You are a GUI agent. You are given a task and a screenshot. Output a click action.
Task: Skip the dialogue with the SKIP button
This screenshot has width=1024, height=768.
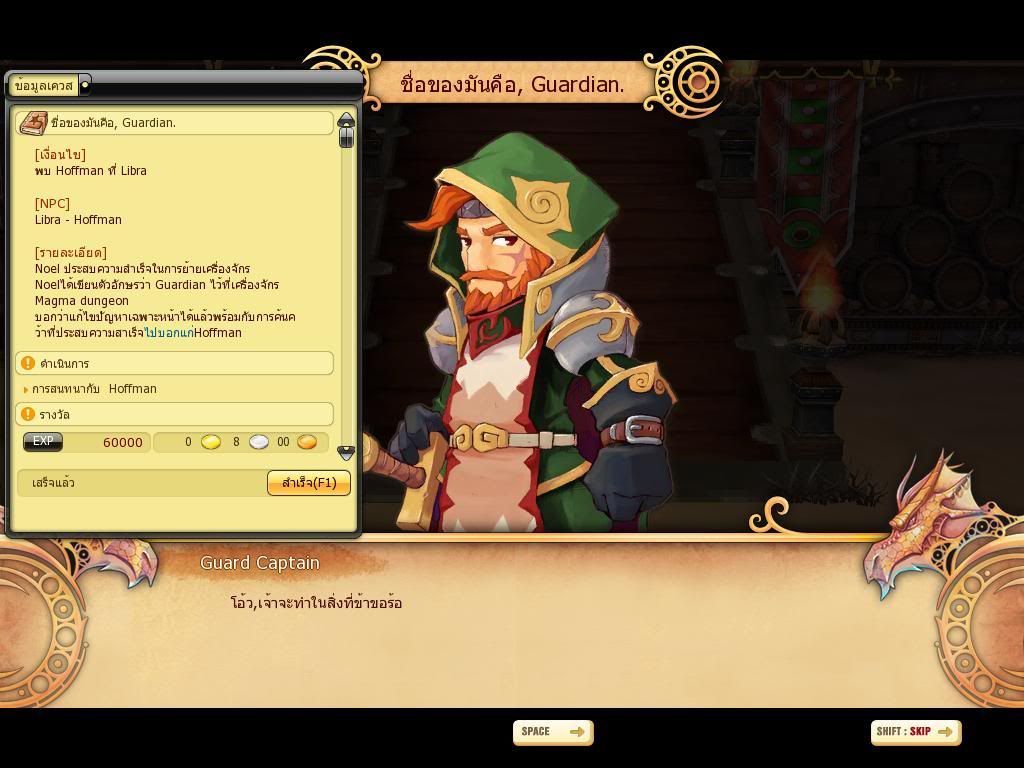tap(915, 732)
